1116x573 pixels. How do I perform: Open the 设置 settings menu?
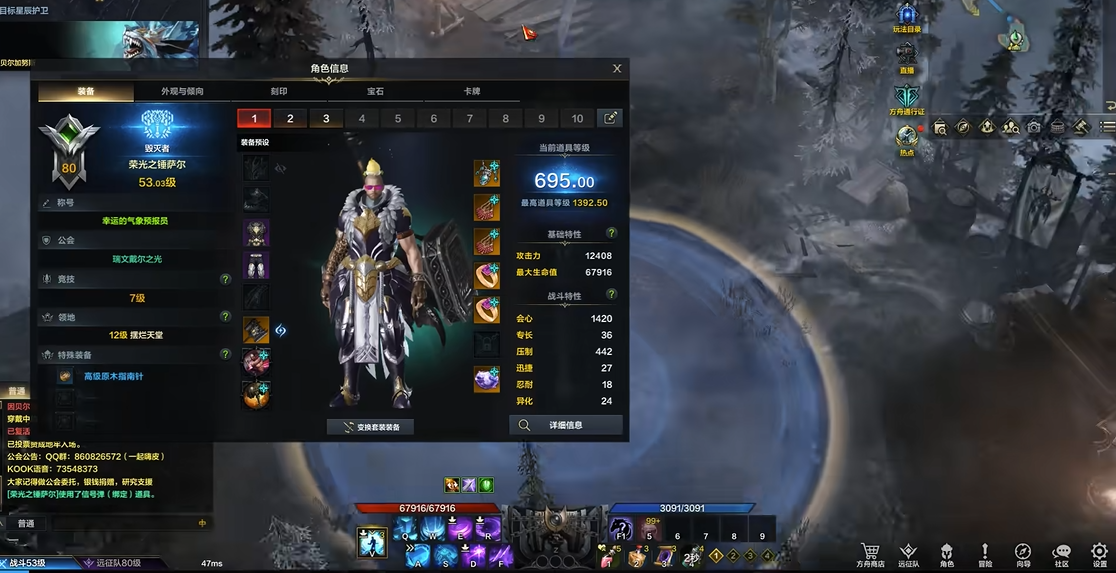[1099, 554]
